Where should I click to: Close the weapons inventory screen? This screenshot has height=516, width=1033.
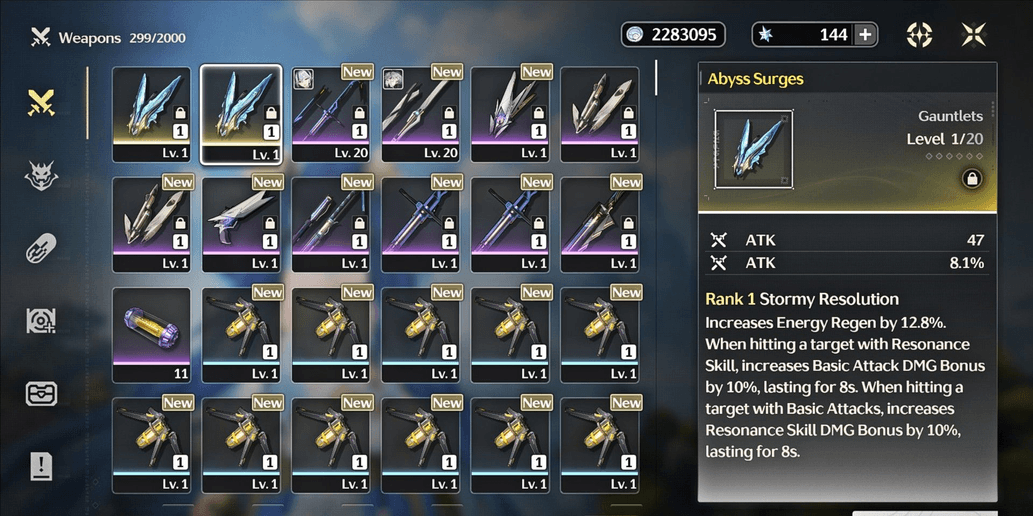tap(973, 35)
